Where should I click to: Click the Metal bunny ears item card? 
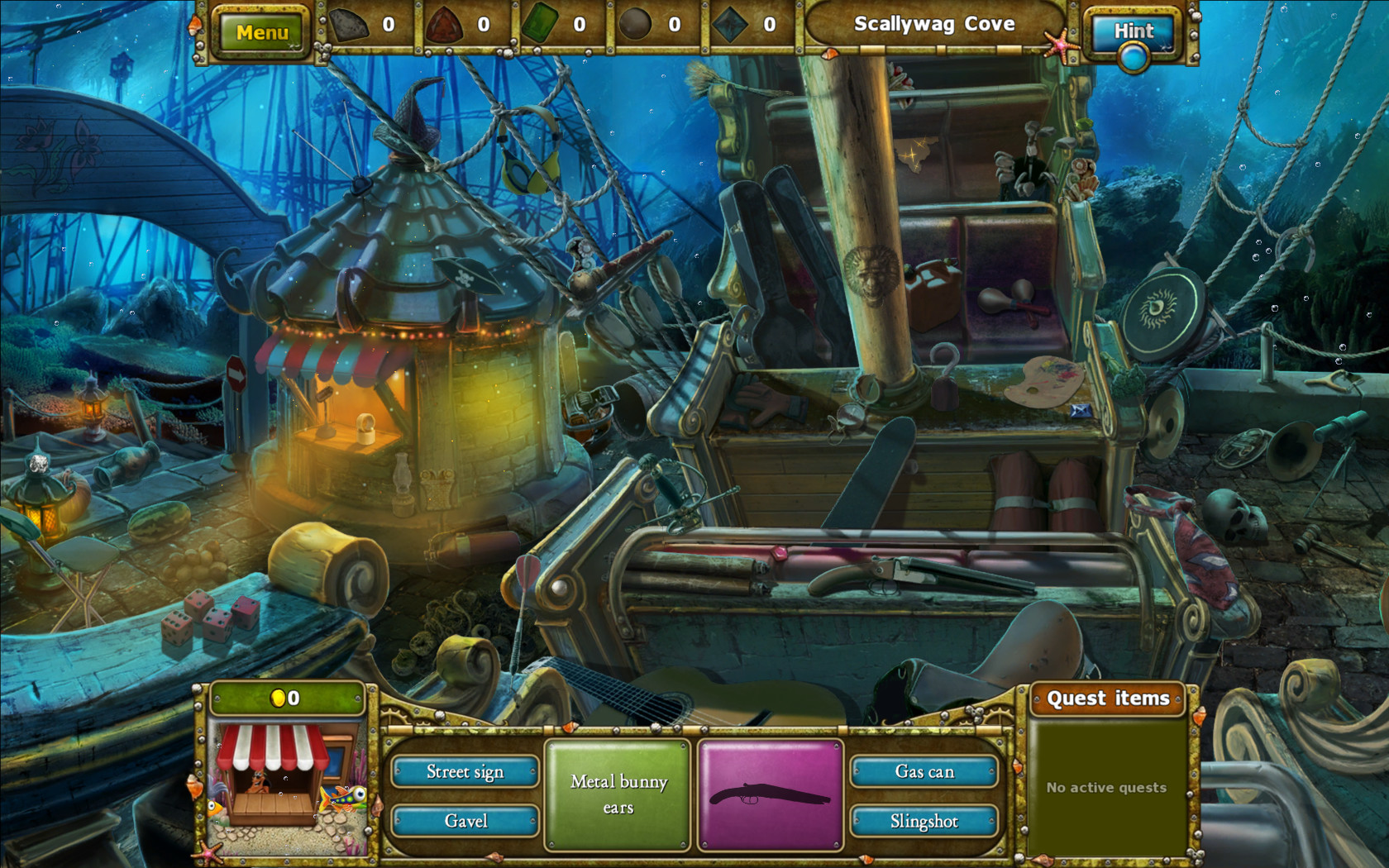click(x=618, y=794)
